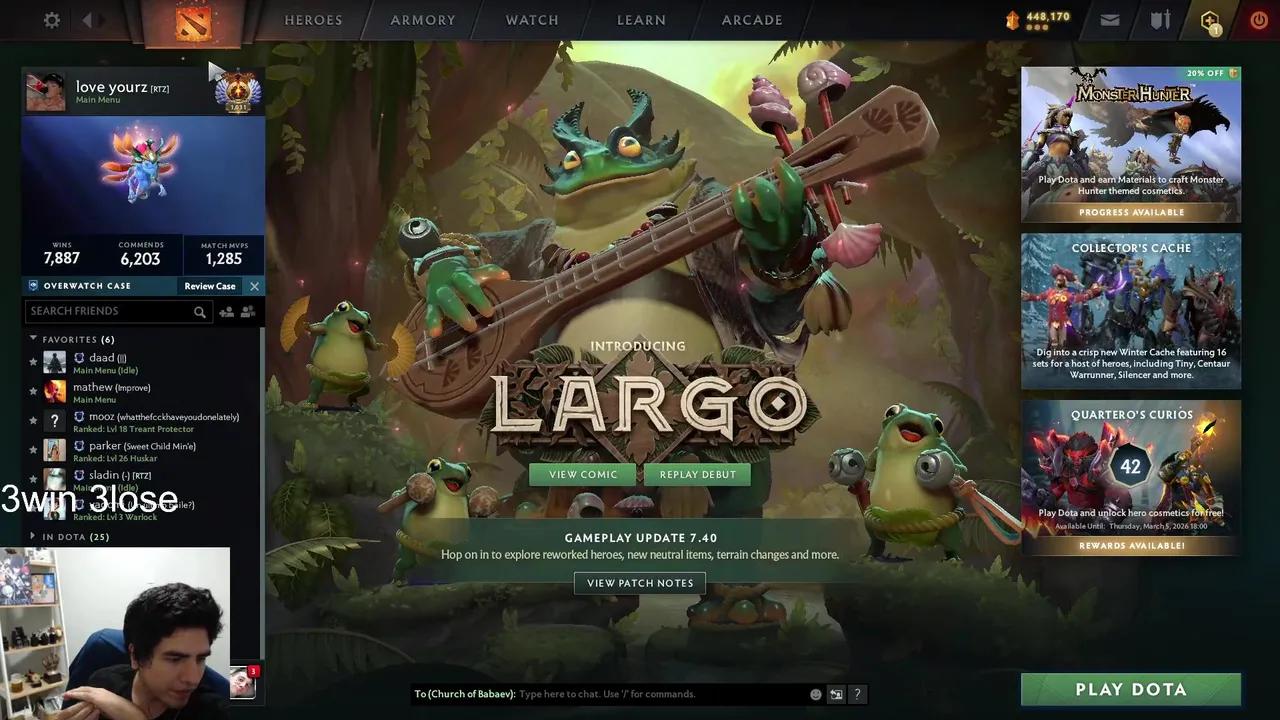Image resolution: width=1280 pixels, height=720 pixels.
Task: Click the Monster Hunter PROGRESS AVAILABLE bar
Action: pyautogui.click(x=1131, y=211)
